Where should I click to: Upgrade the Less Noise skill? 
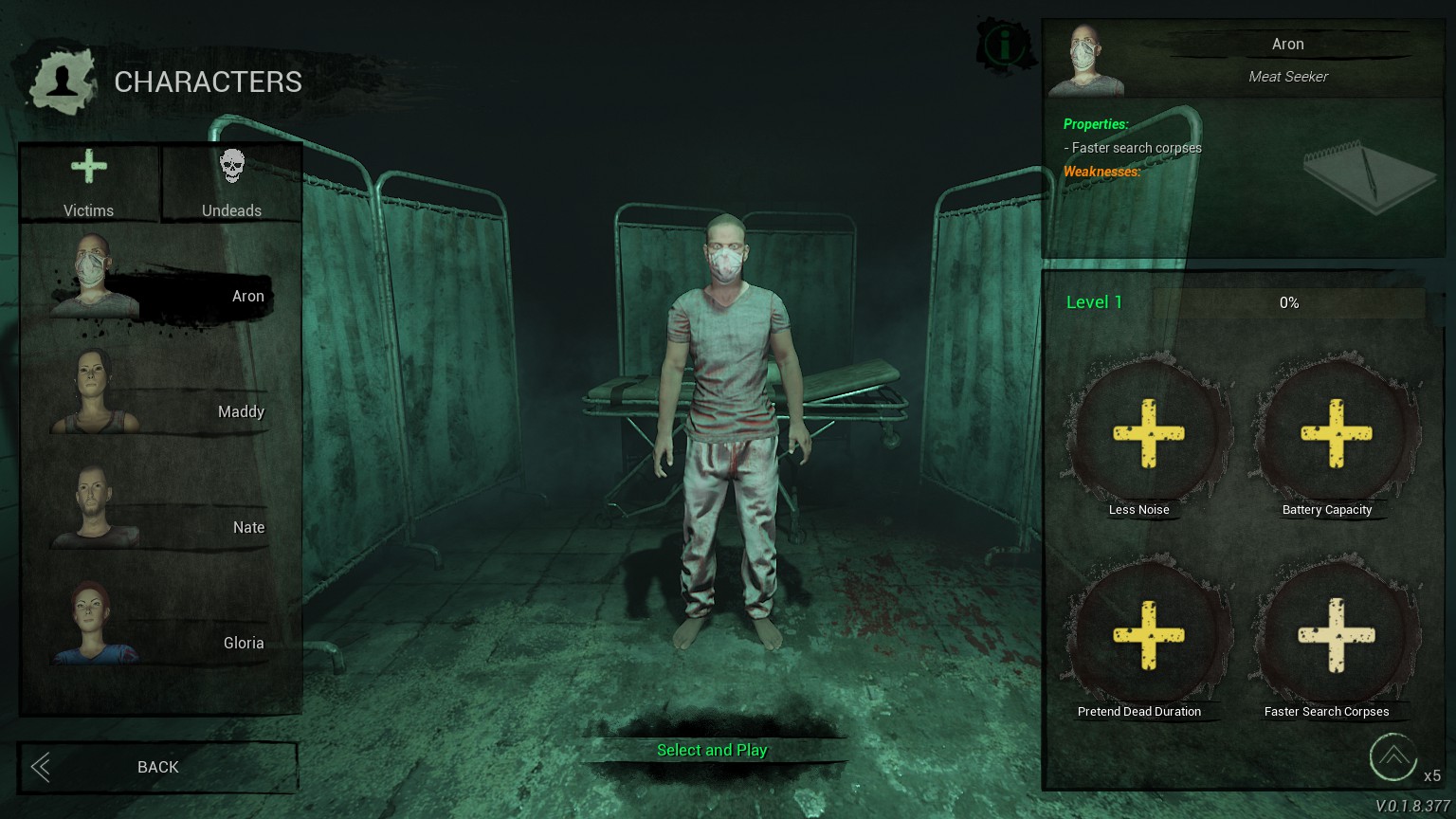tap(1148, 434)
